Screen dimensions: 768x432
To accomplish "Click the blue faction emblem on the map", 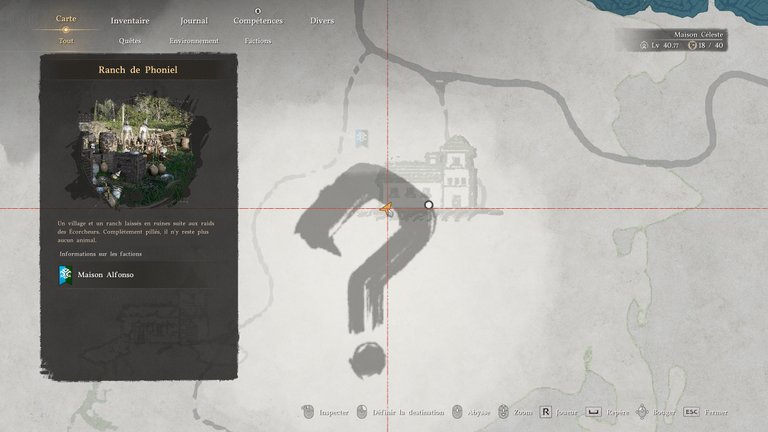I will coord(361,135).
